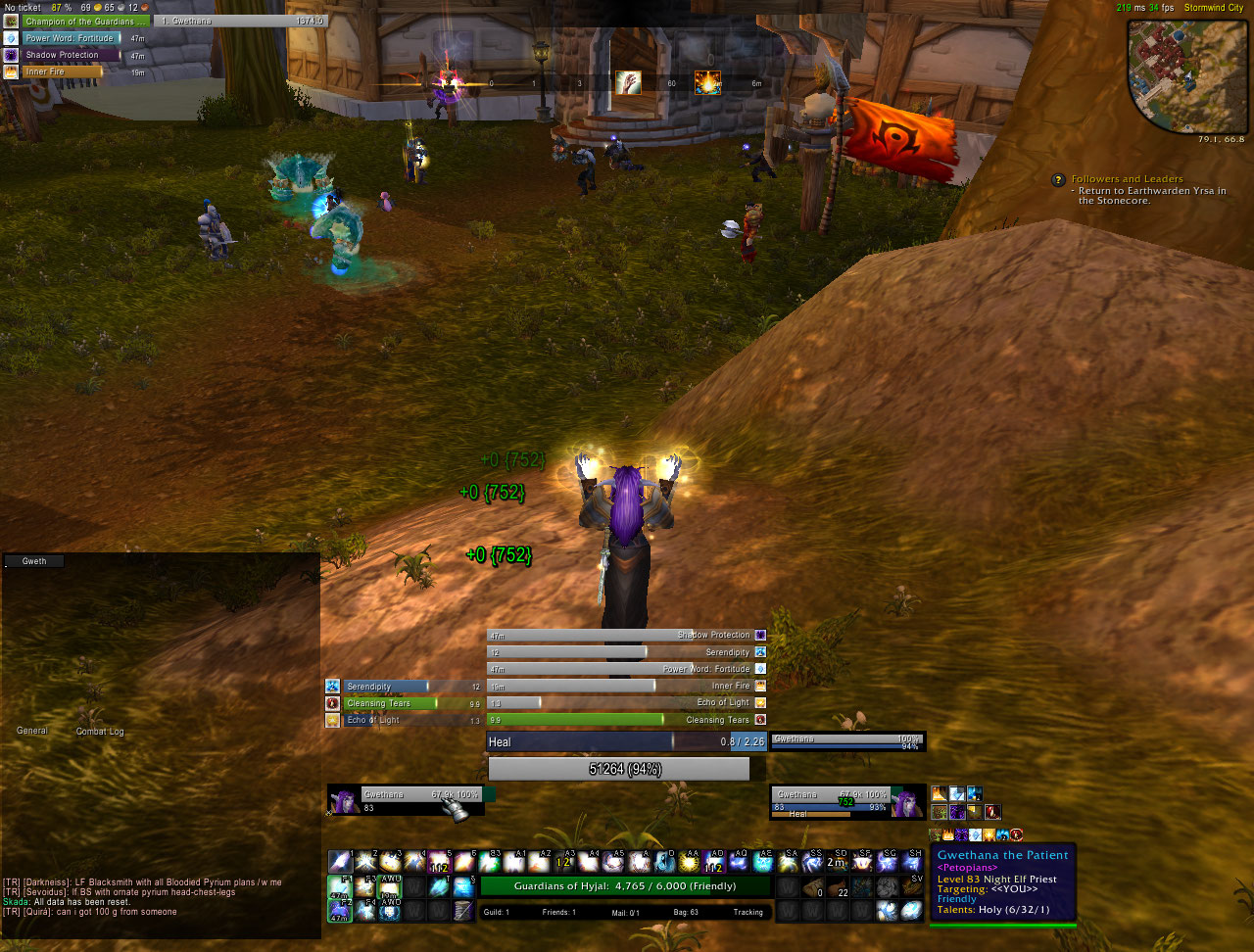Activate the ability in action slot 1
This screenshot has height=952, width=1254.
(x=340, y=862)
